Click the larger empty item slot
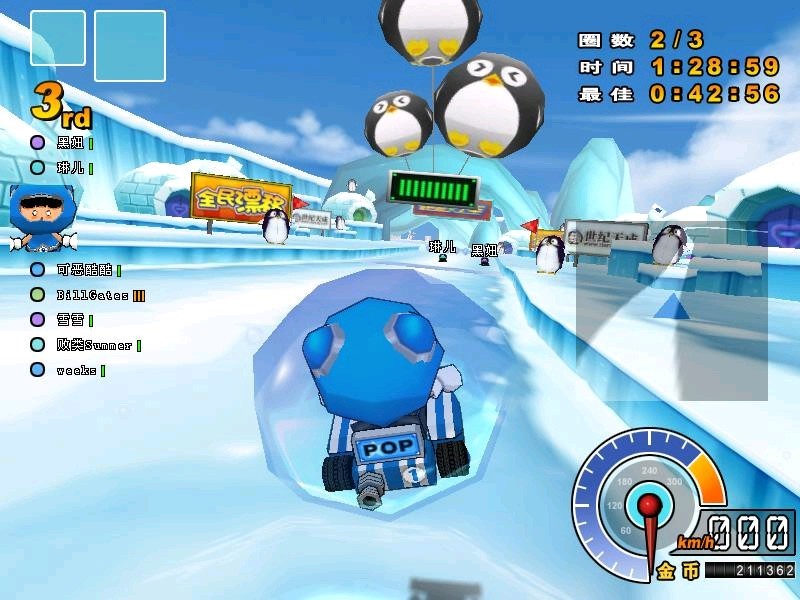 130,46
